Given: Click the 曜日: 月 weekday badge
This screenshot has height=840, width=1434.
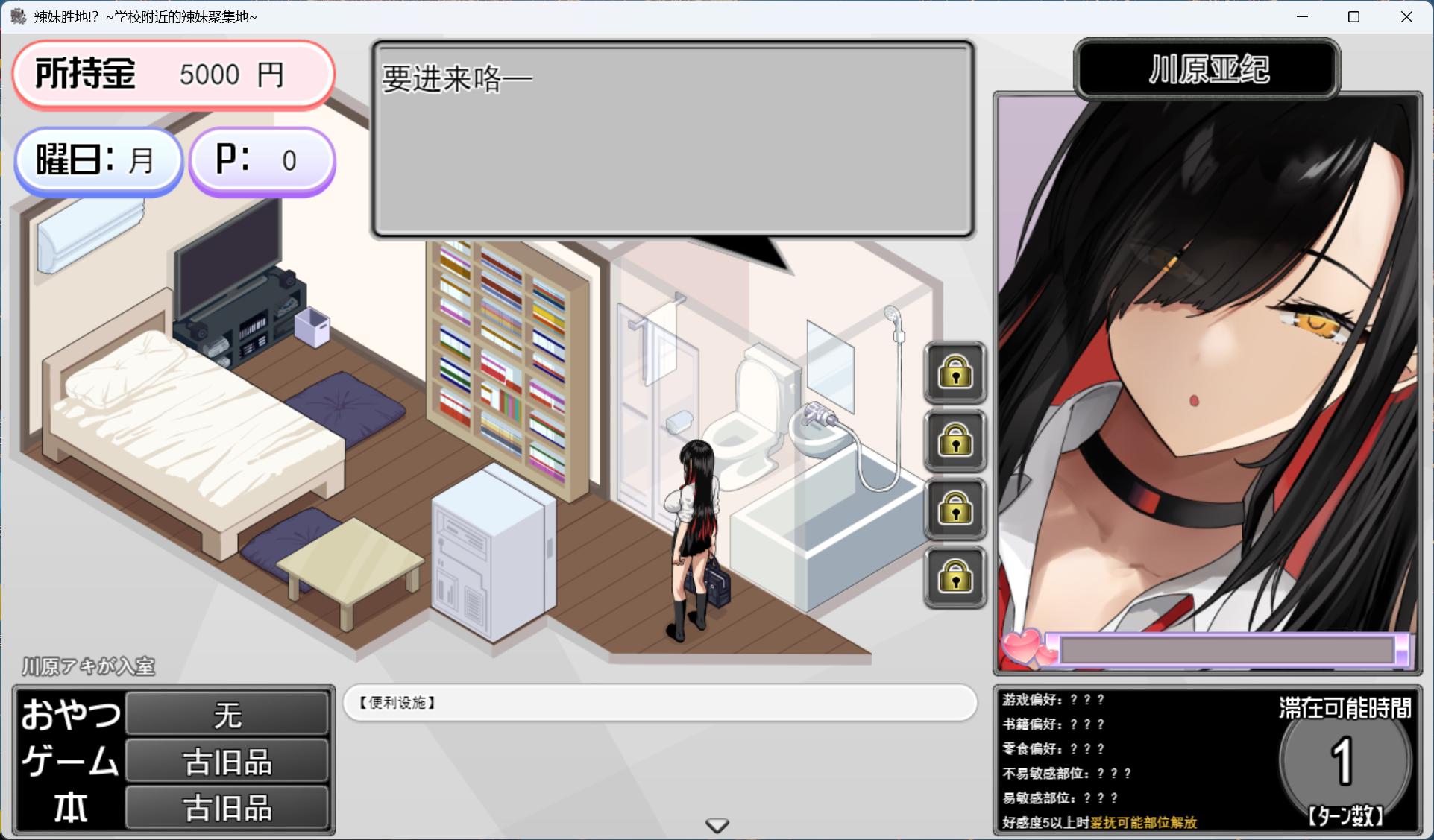Looking at the screenshot, I should click(98, 160).
